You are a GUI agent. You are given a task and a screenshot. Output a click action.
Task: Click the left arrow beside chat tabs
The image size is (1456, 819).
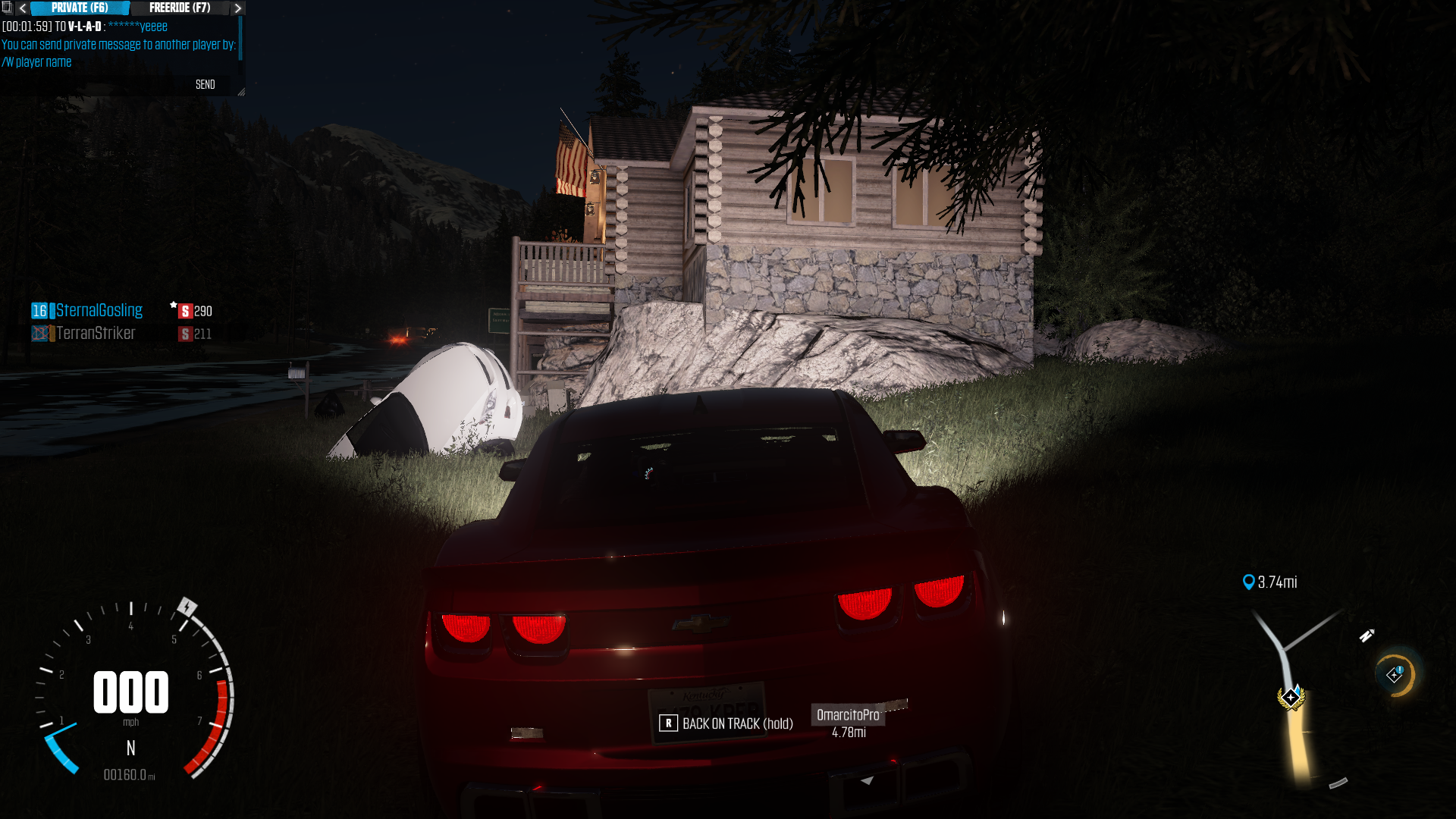(23, 8)
